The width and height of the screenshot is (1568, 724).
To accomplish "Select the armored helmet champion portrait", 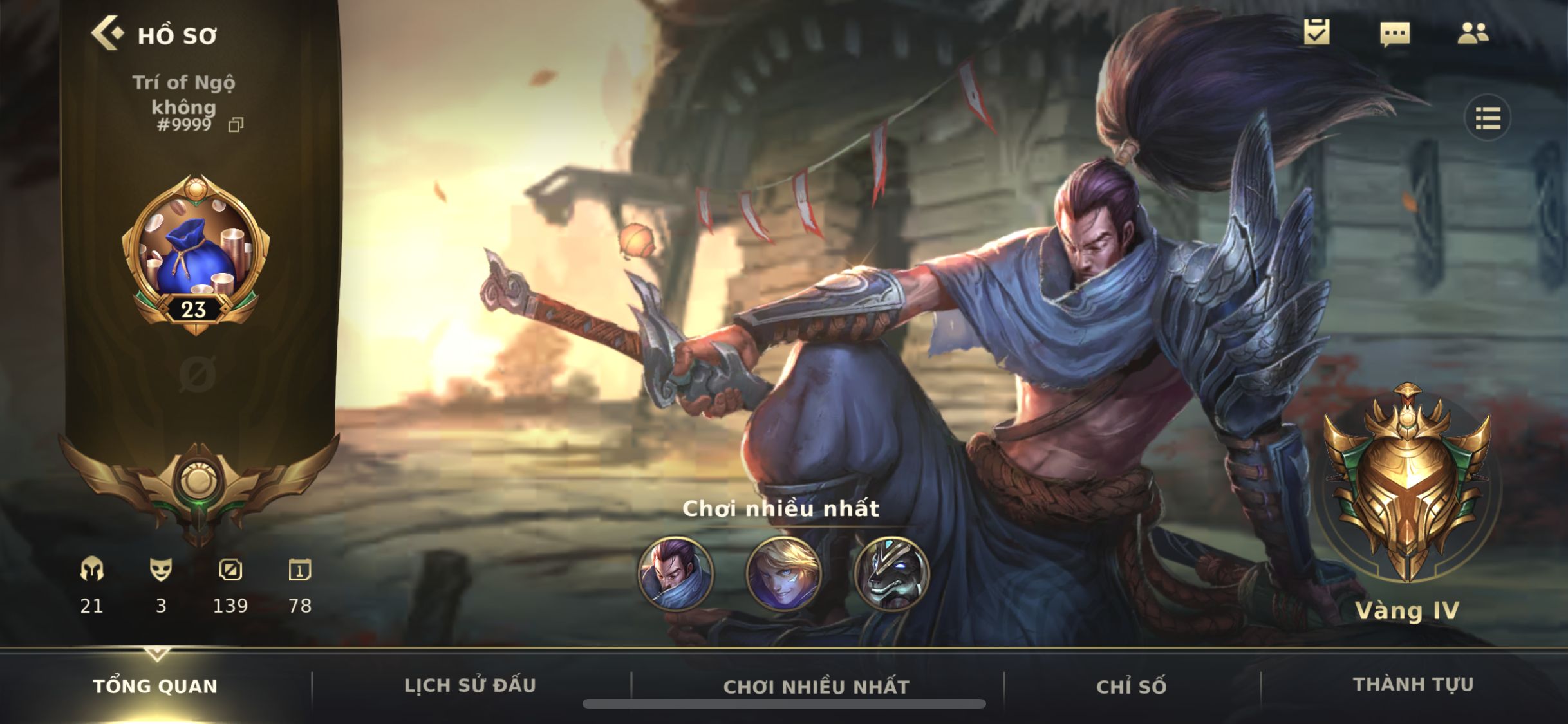I will [891, 573].
